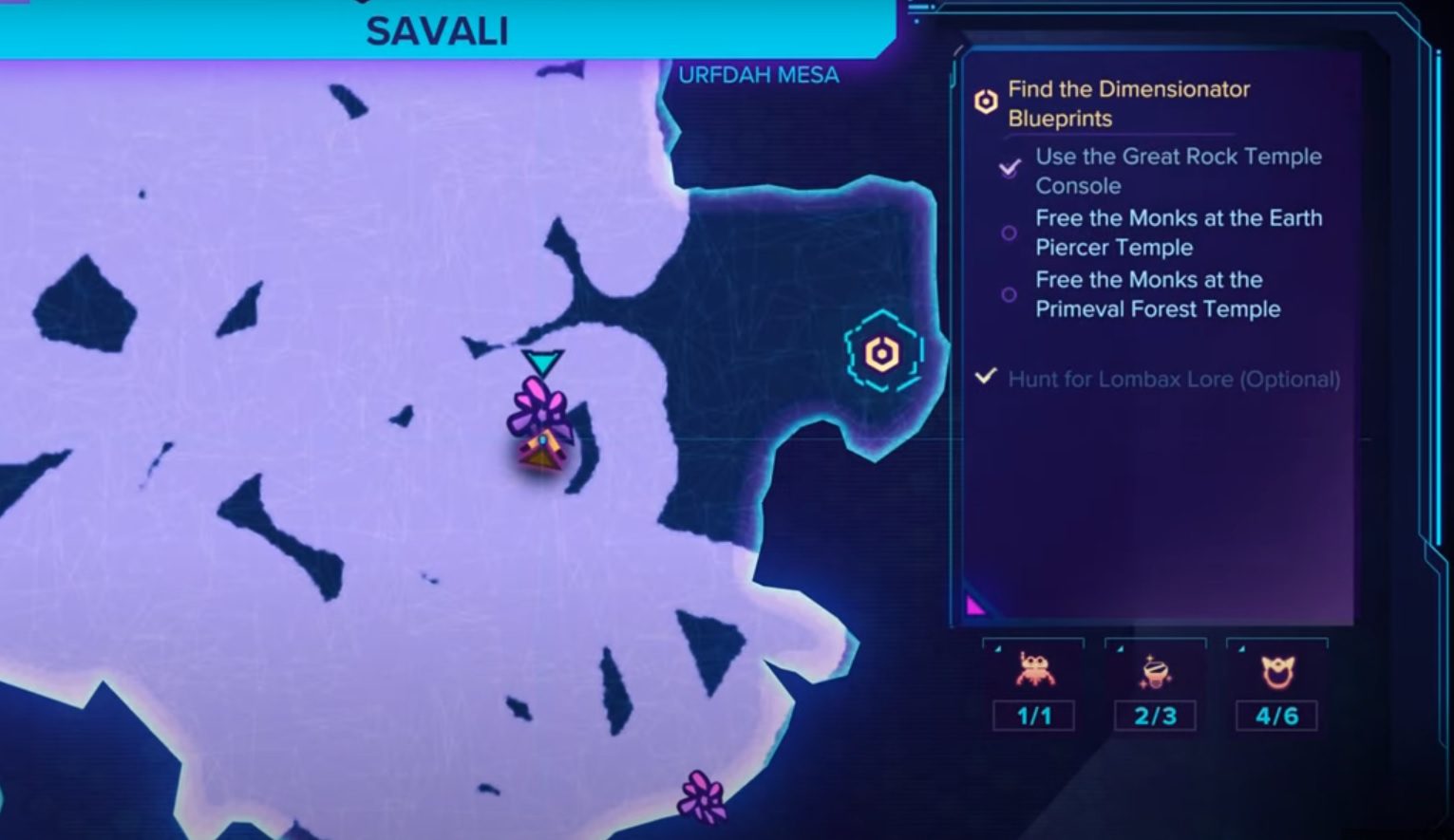Click the URFDAH MESA region label

coord(759,74)
